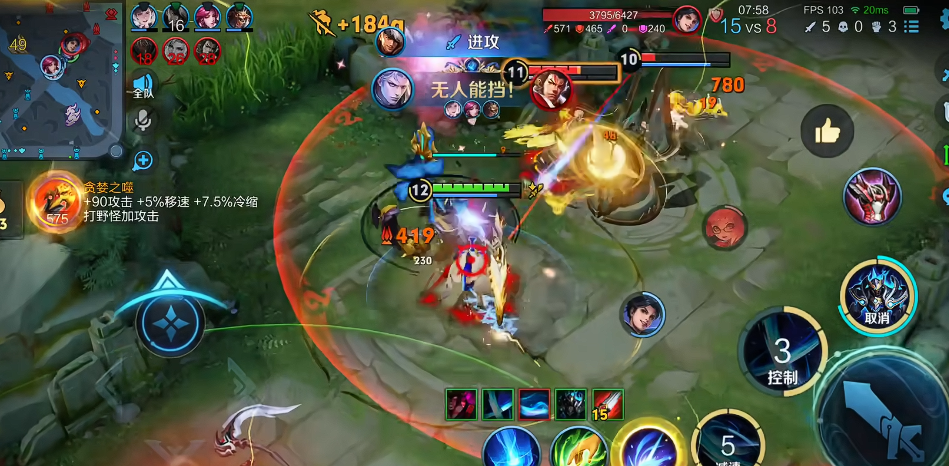The image size is (949, 466).
Task: Tap the thumbs-up like button
Action: [827, 132]
